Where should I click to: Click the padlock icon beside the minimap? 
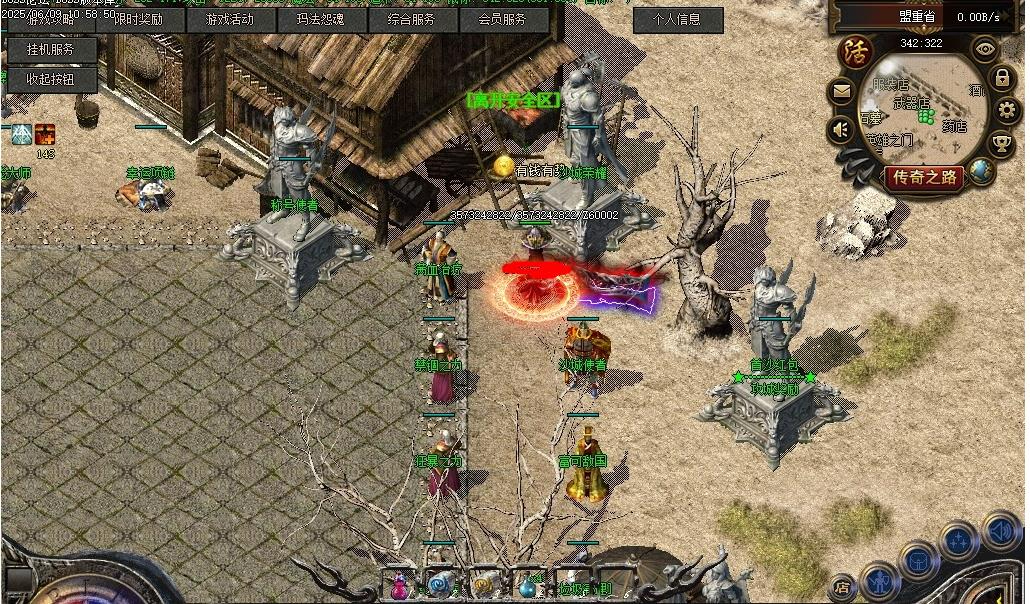1002,78
